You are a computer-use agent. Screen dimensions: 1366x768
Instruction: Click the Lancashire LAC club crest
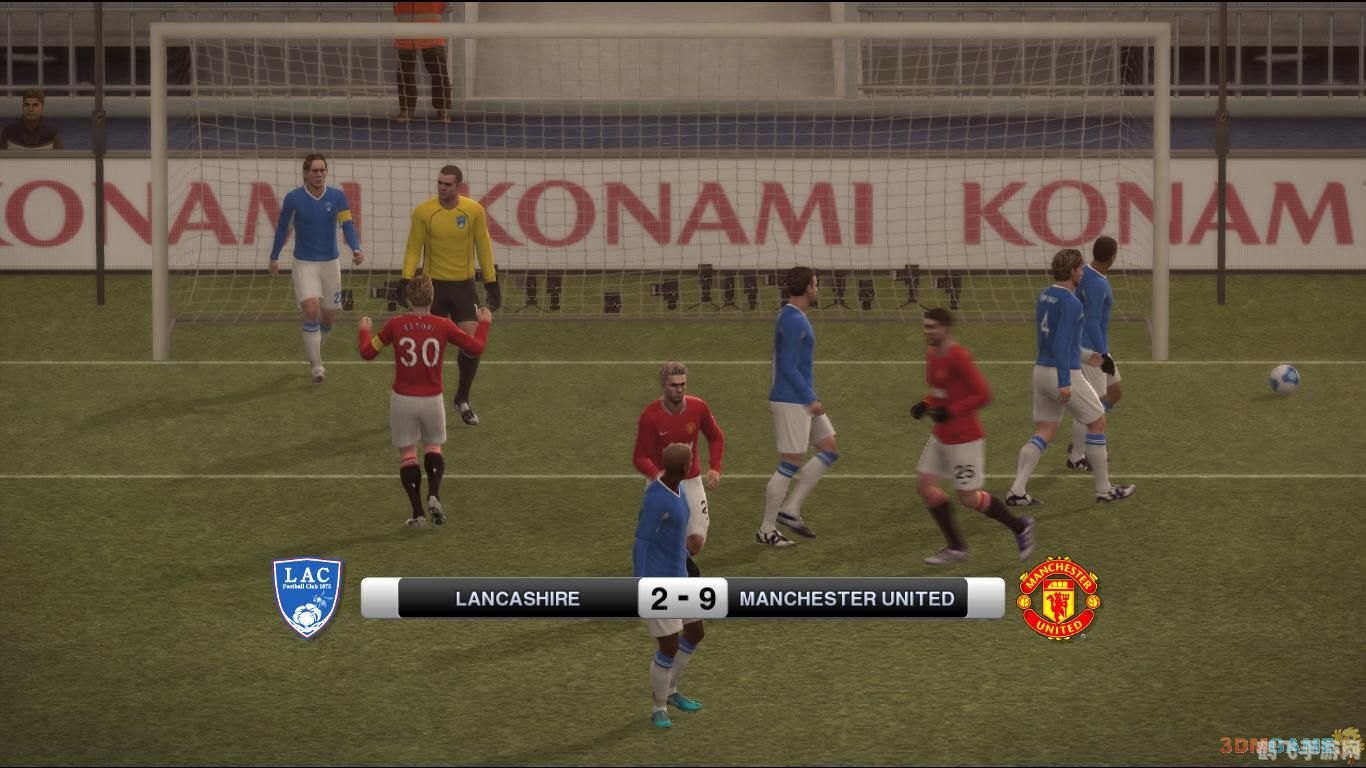(x=308, y=597)
